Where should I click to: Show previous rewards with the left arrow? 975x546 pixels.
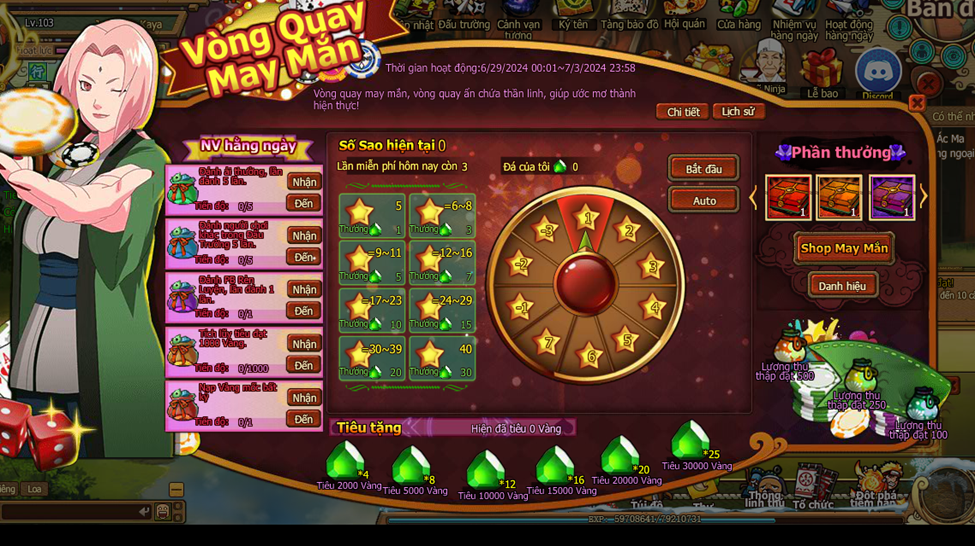[x=754, y=197]
